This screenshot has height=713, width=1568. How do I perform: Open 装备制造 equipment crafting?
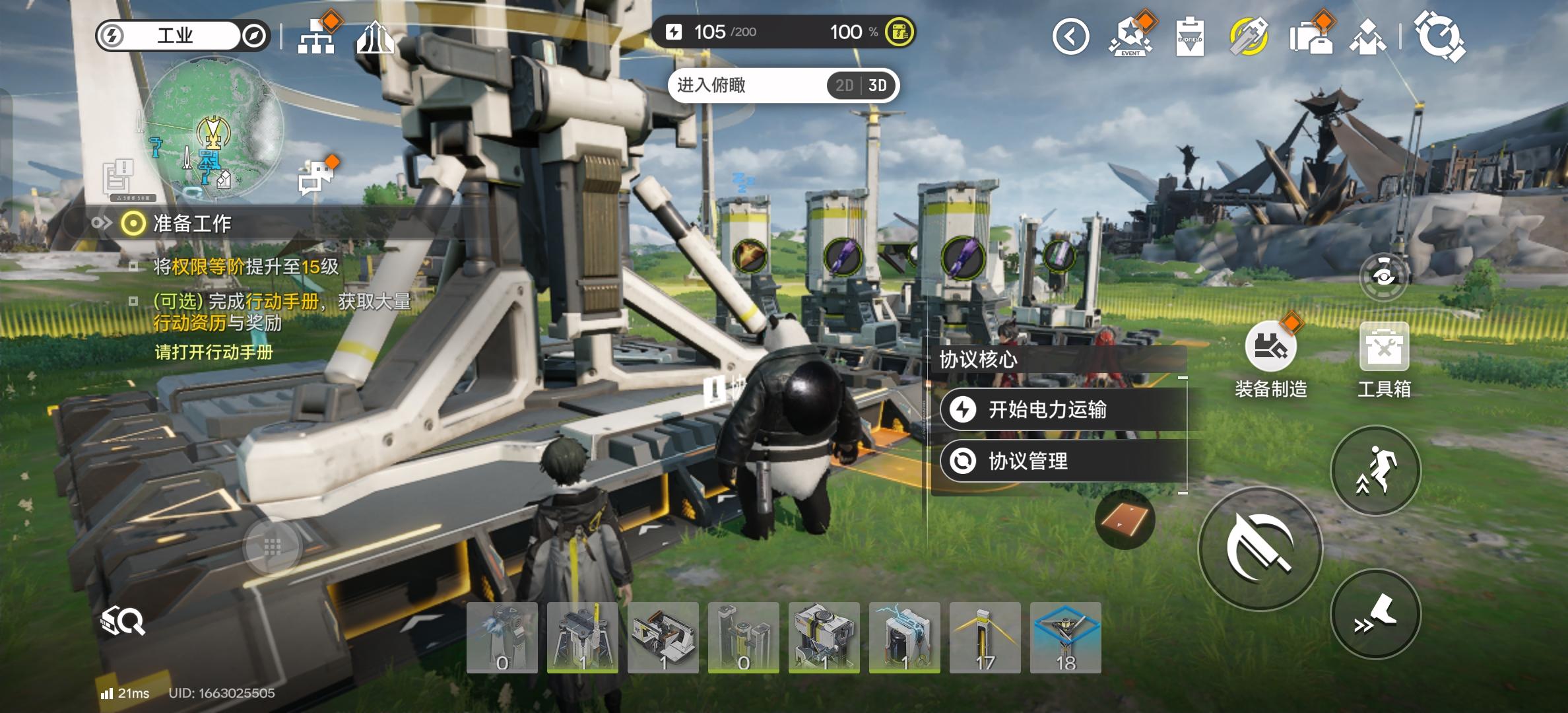pyautogui.click(x=1270, y=348)
